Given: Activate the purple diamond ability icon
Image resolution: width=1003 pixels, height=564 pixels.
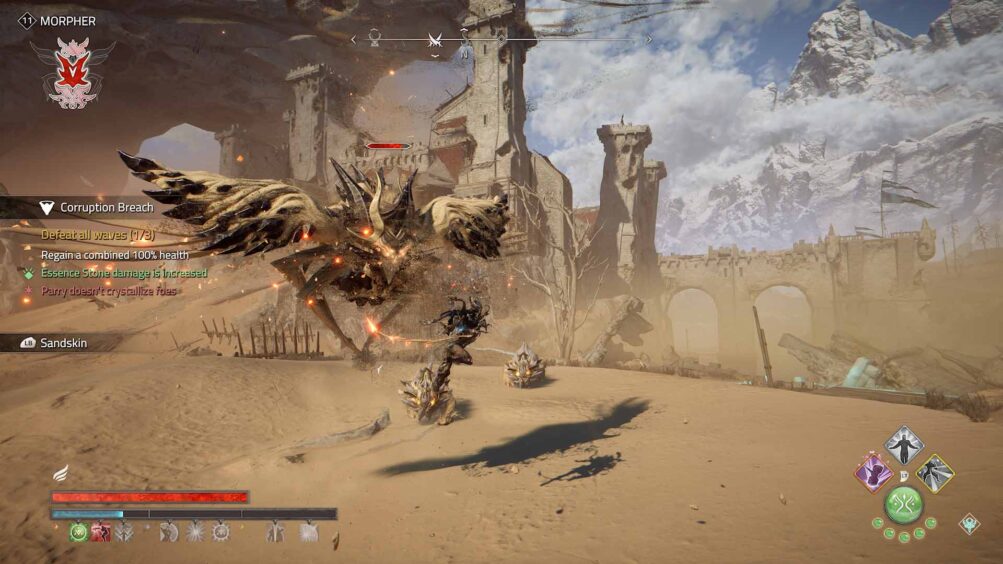Looking at the screenshot, I should (874, 472).
